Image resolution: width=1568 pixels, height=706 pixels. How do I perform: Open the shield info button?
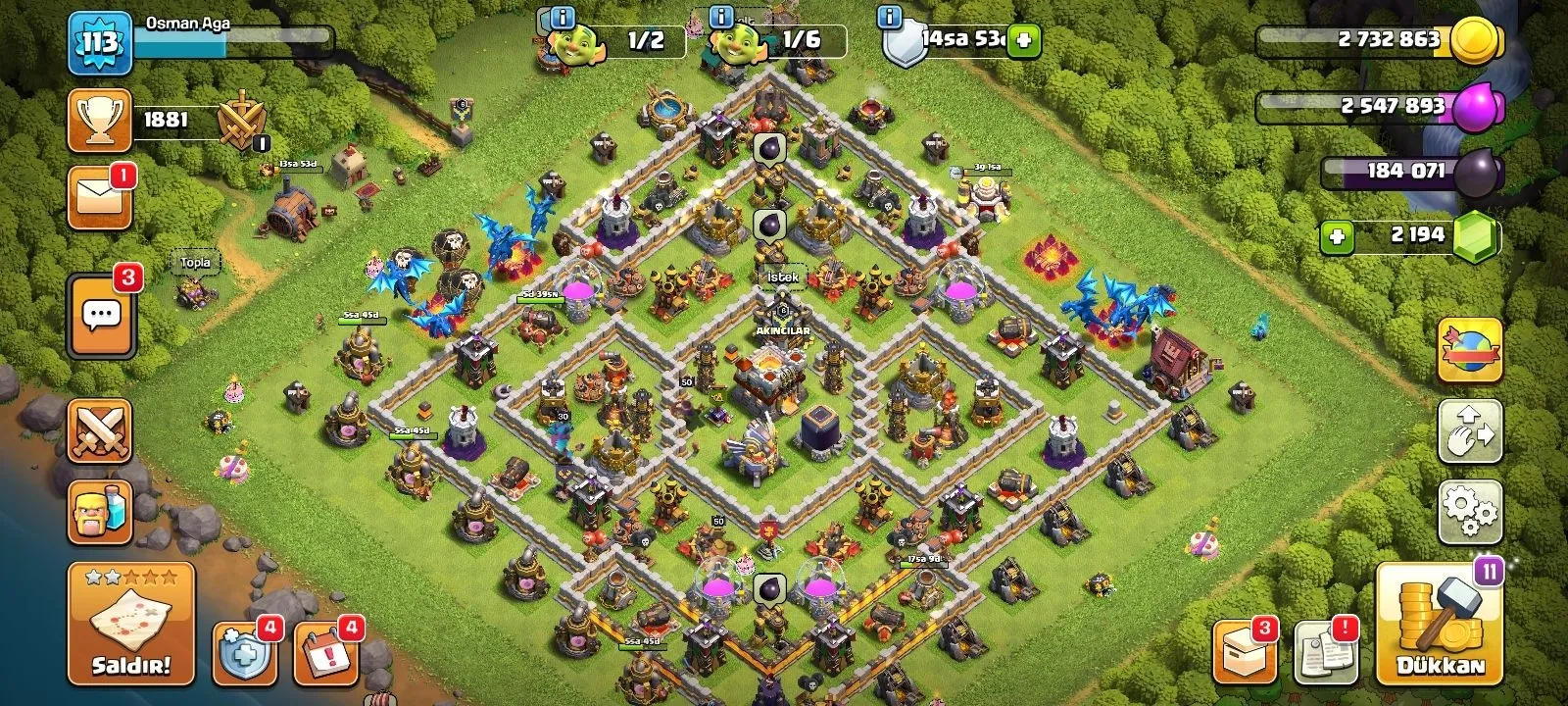coord(889,18)
